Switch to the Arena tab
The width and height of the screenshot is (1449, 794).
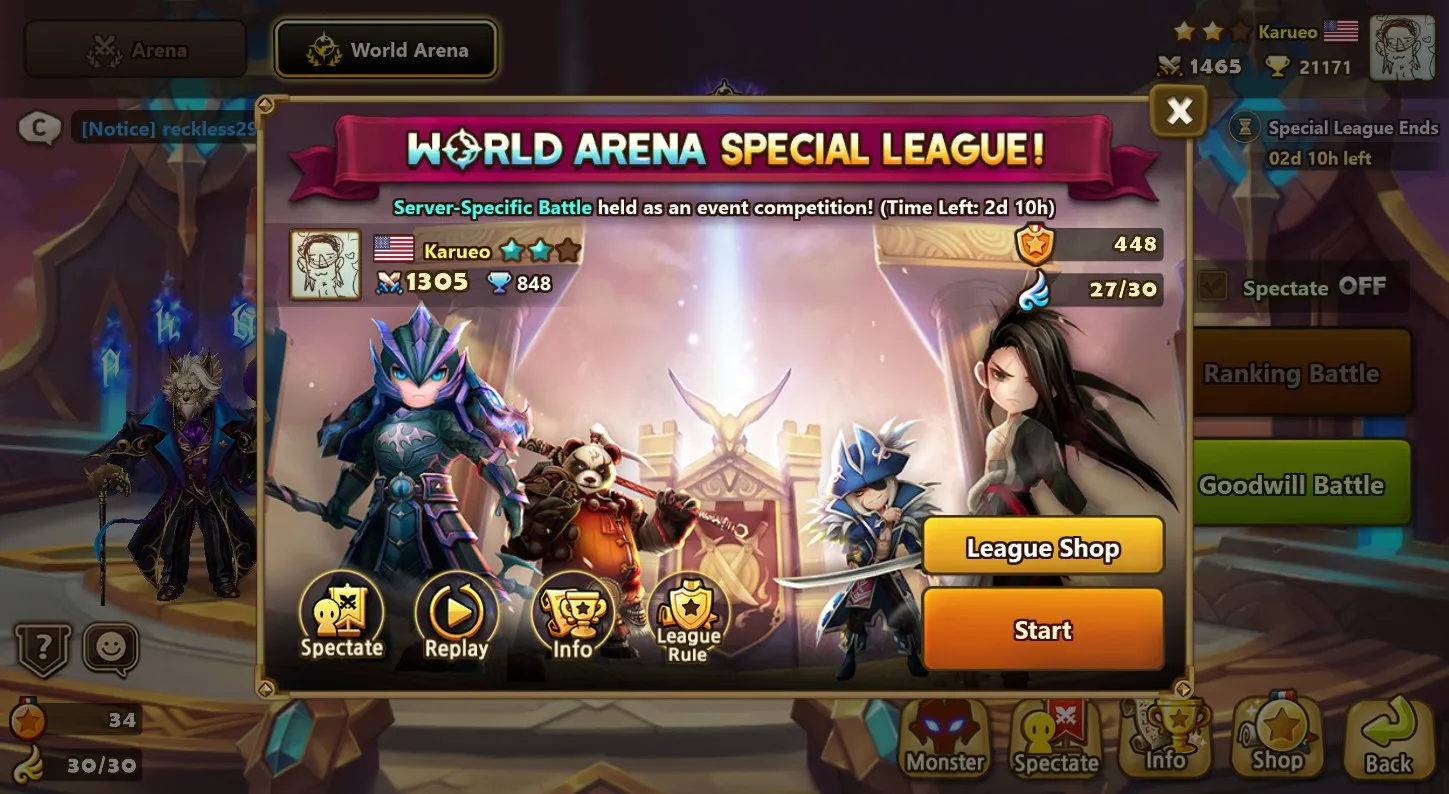click(134, 49)
